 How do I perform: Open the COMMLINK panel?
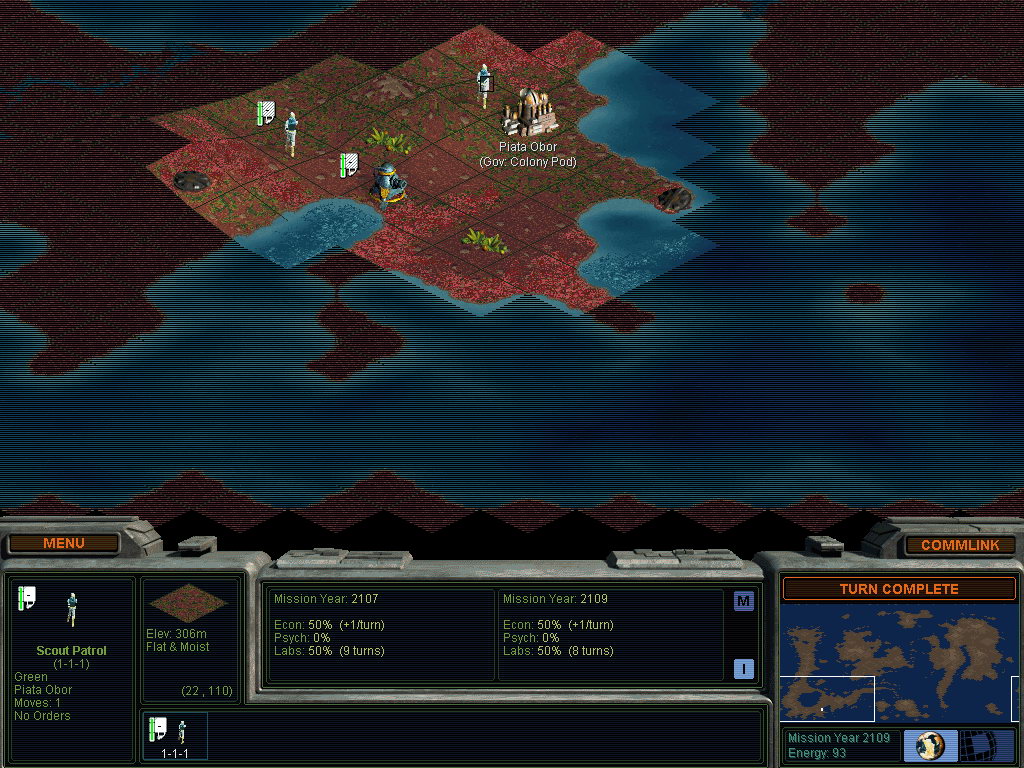[x=960, y=545]
